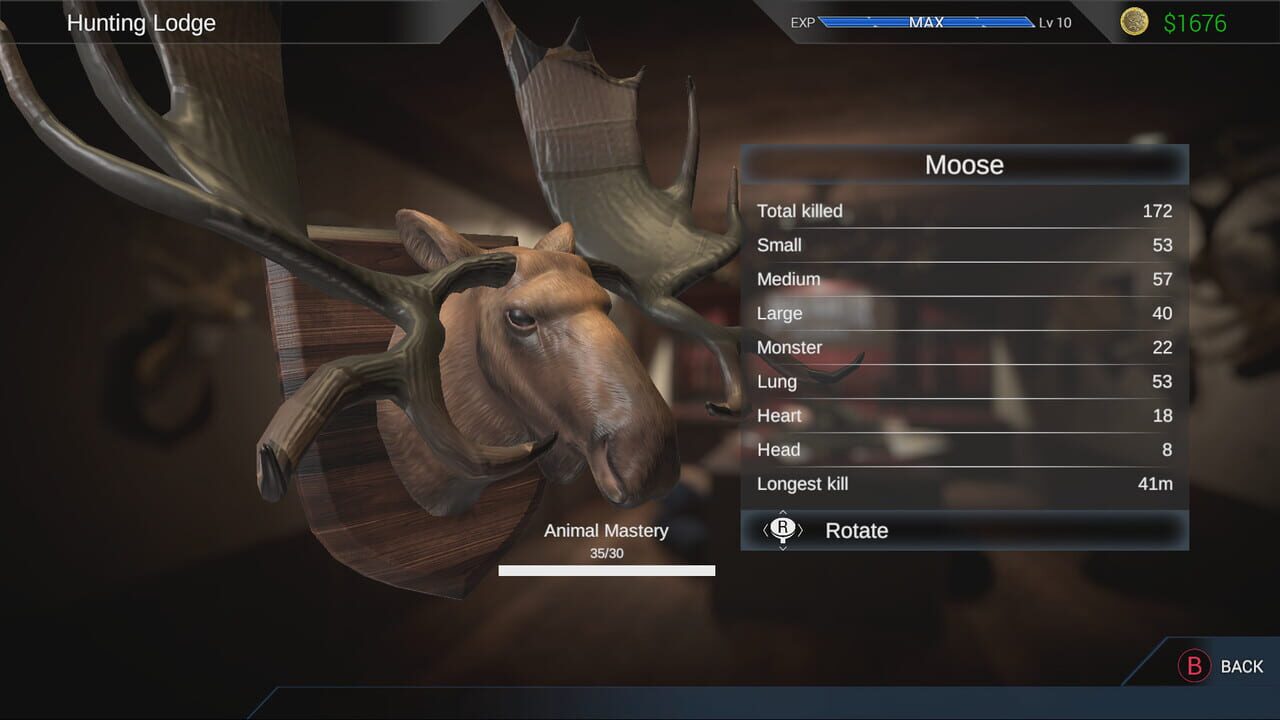Expand the Longest kill entry

tap(964, 483)
